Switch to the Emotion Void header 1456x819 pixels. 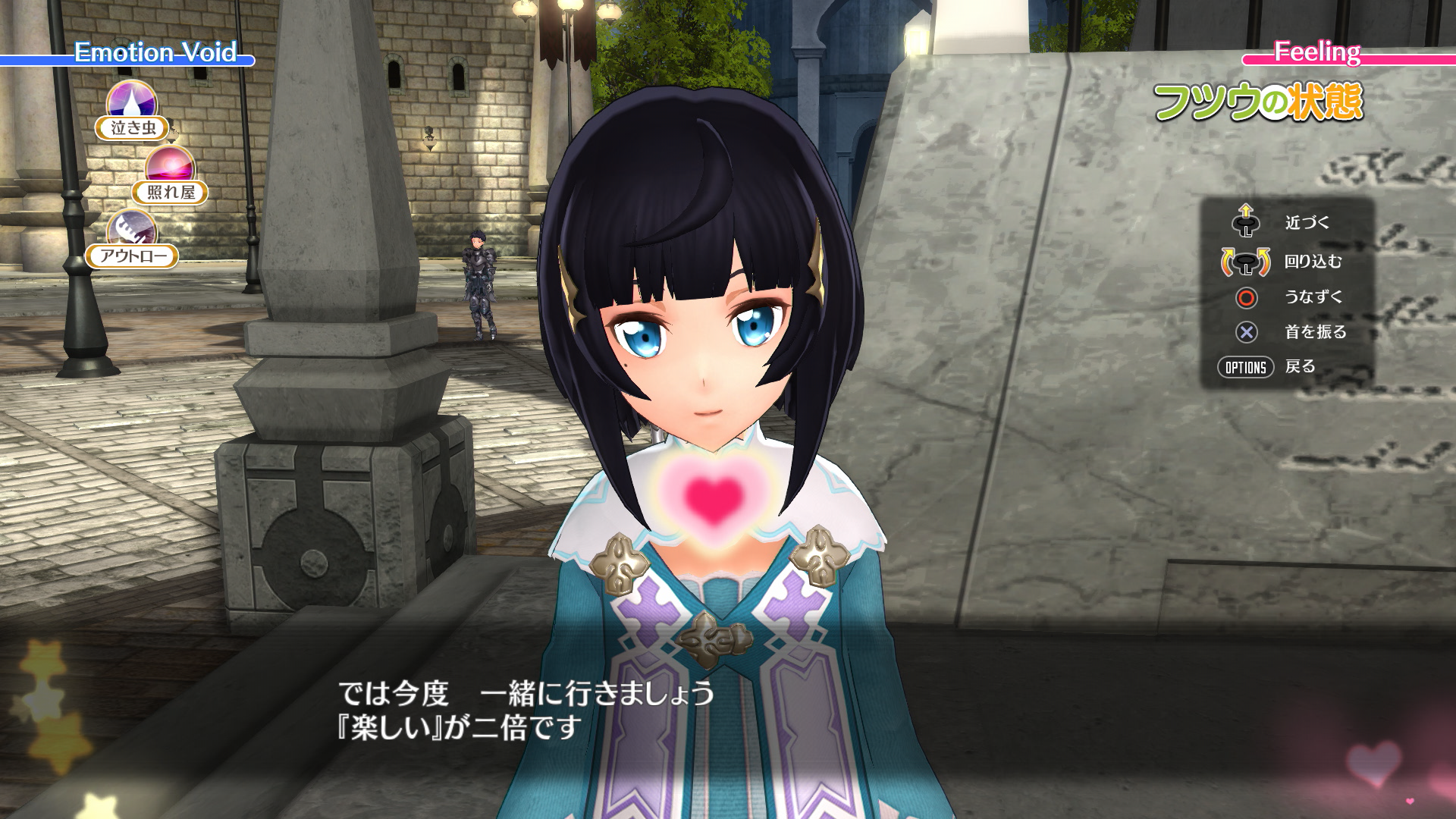pyautogui.click(x=156, y=54)
